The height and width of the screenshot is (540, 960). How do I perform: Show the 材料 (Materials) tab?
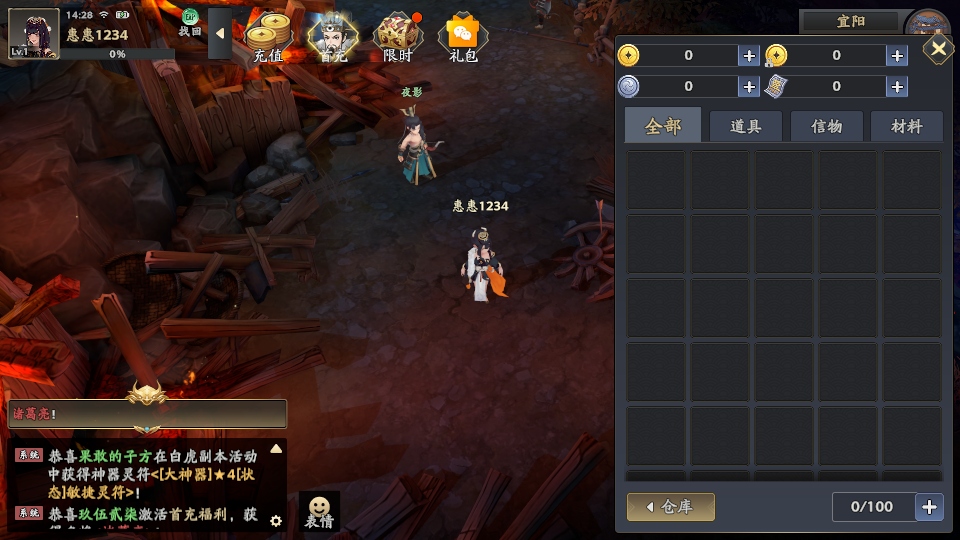click(x=906, y=126)
